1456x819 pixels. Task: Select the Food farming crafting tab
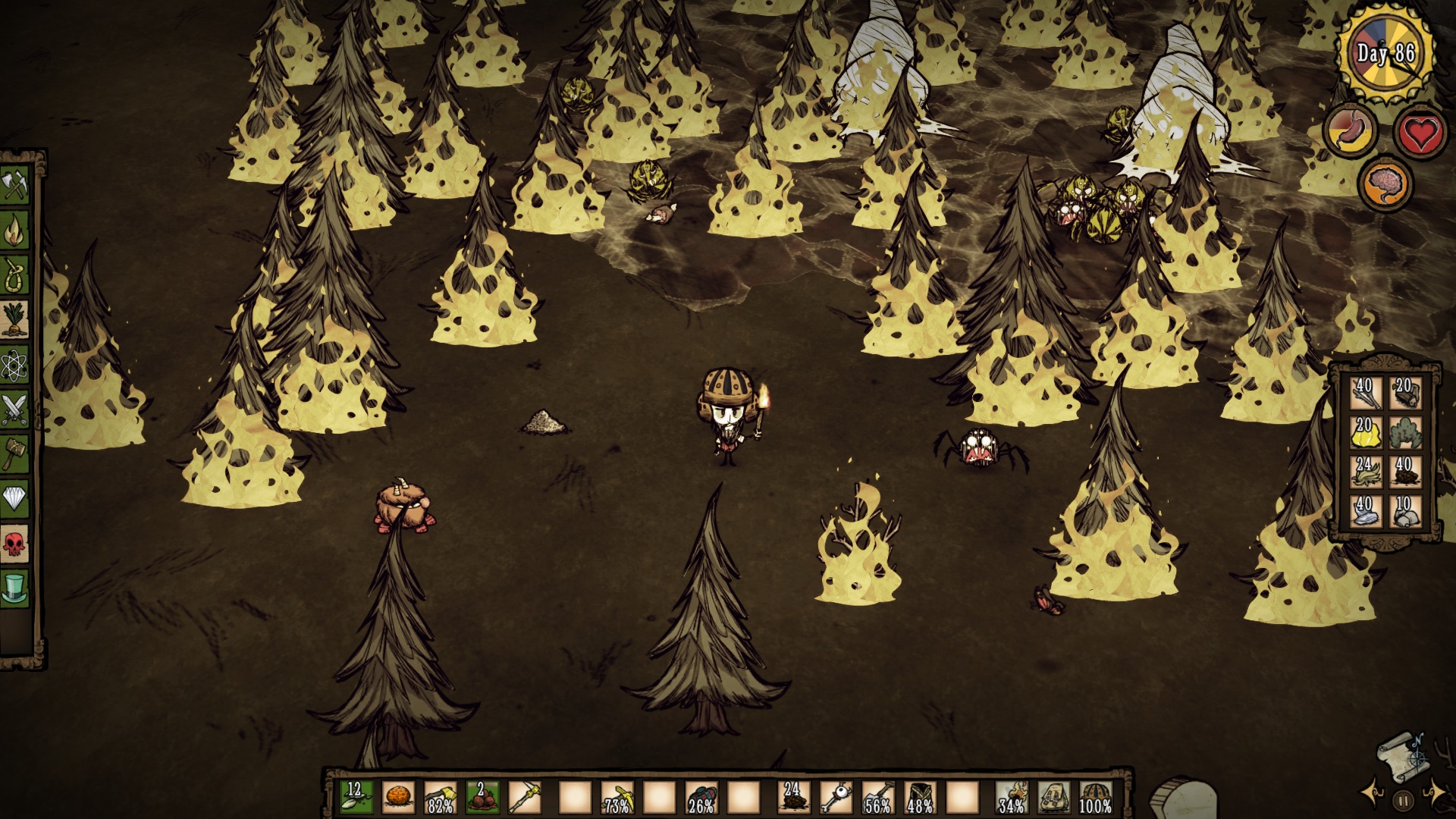click(x=15, y=319)
